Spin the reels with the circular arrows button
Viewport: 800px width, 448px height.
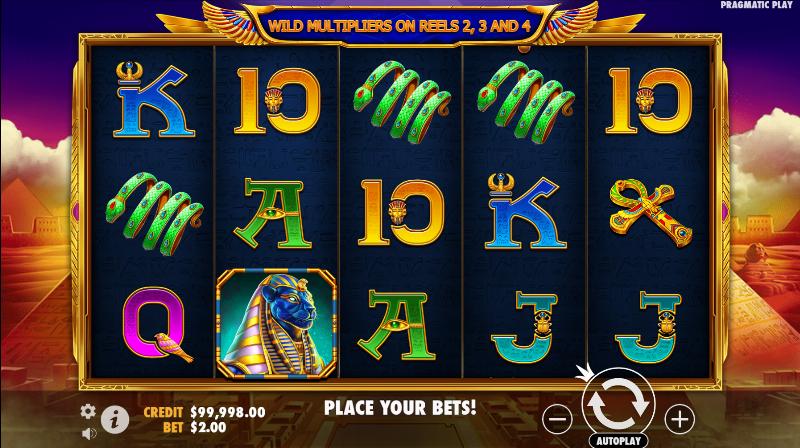pyautogui.click(x=619, y=402)
